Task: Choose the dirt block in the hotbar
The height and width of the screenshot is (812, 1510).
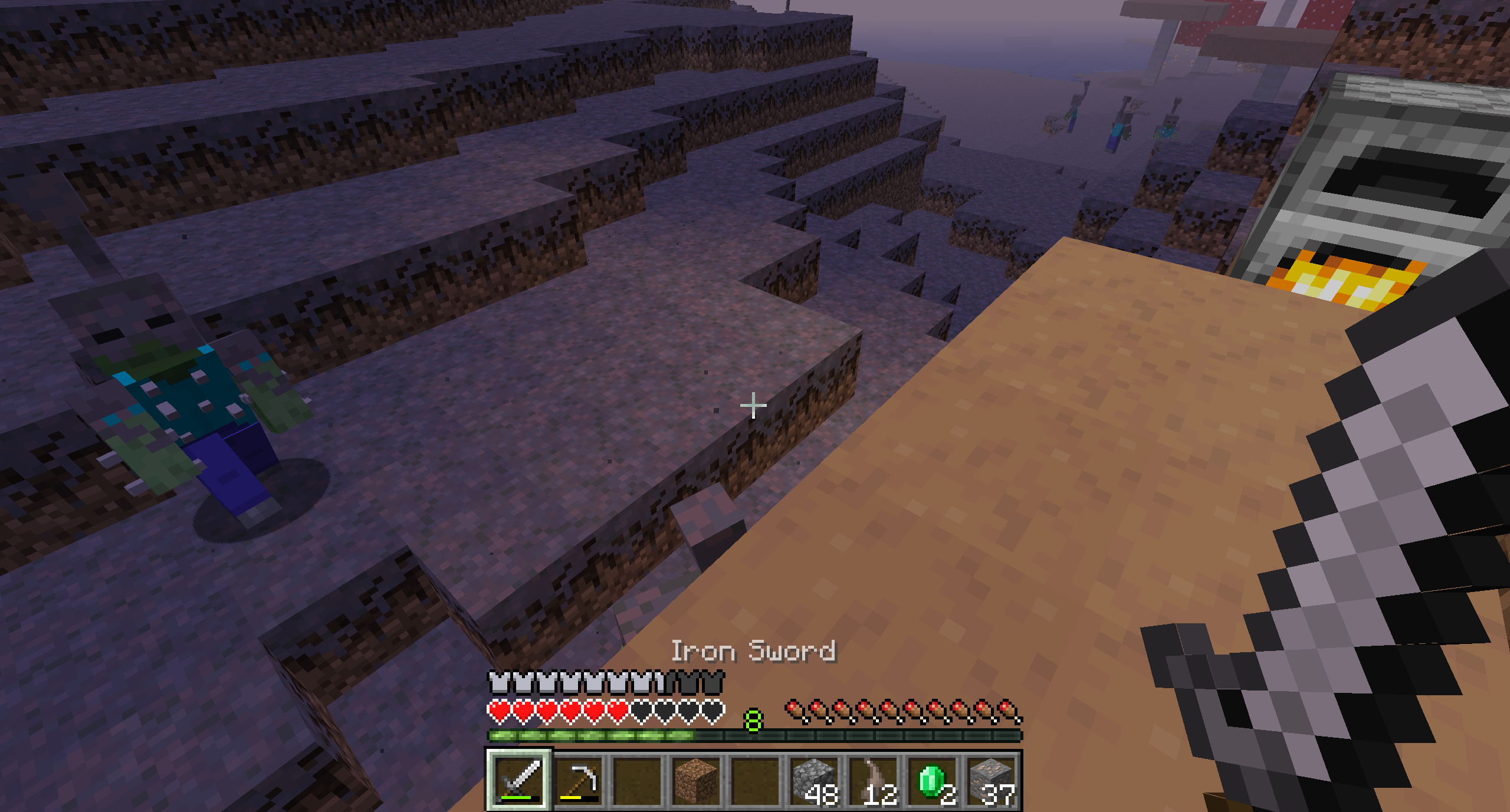Action: 696,780
